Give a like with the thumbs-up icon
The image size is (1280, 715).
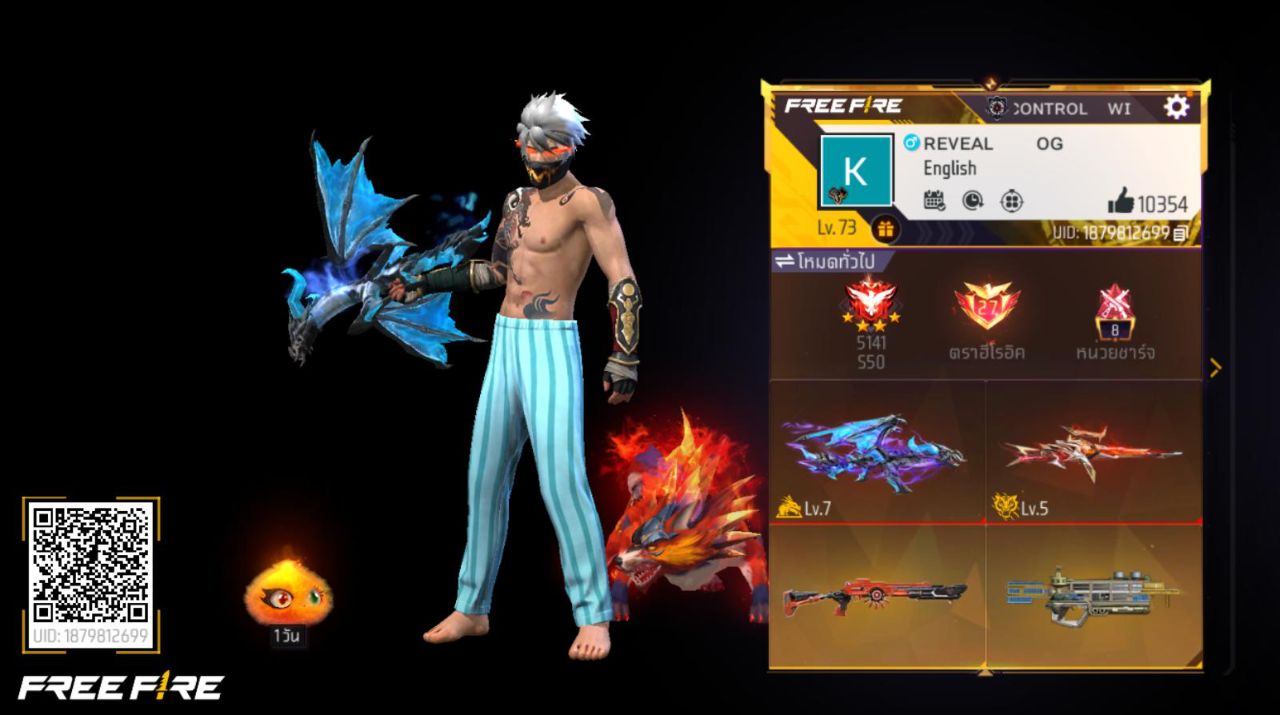pyautogui.click(x=1121, y=203)
